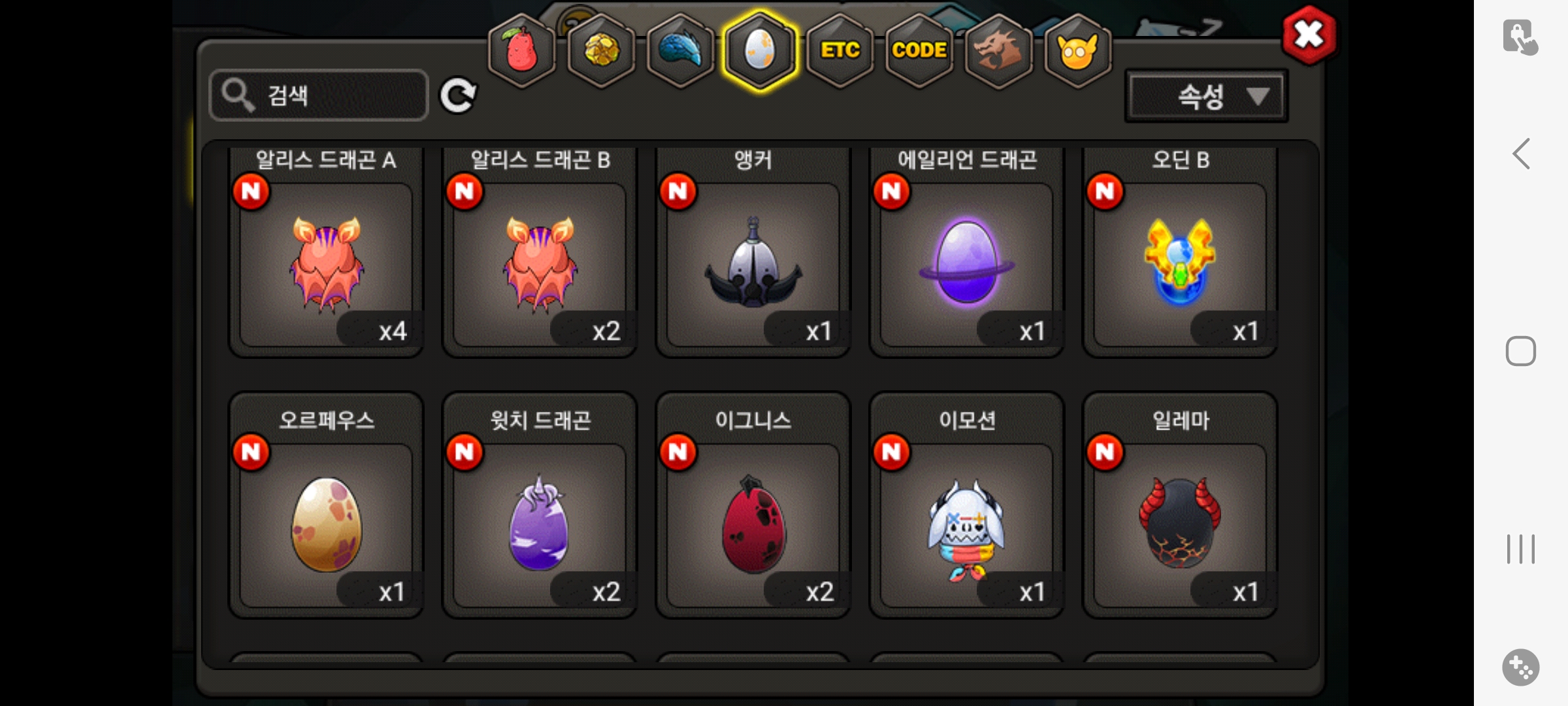Choose the 오르페우스 spotted egg

pyautogui.click(x=326, y=524)
